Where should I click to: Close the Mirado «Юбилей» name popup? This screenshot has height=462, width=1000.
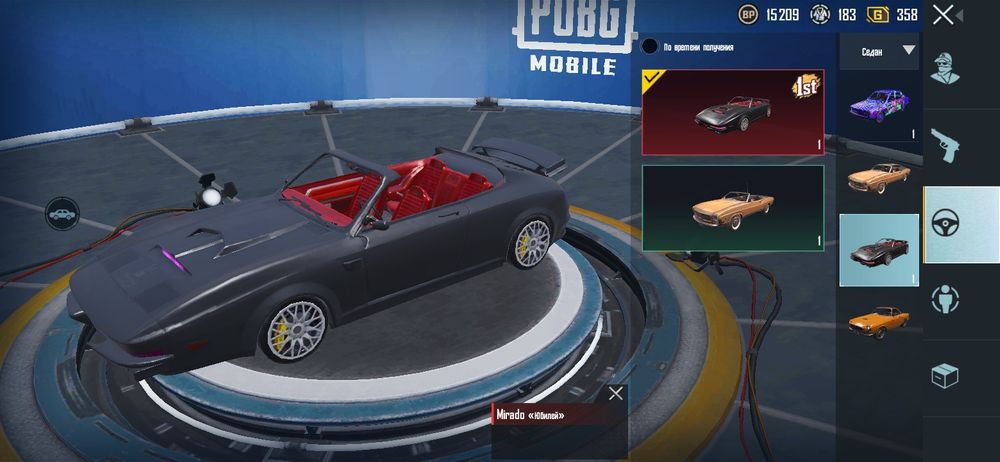point(616,393)
